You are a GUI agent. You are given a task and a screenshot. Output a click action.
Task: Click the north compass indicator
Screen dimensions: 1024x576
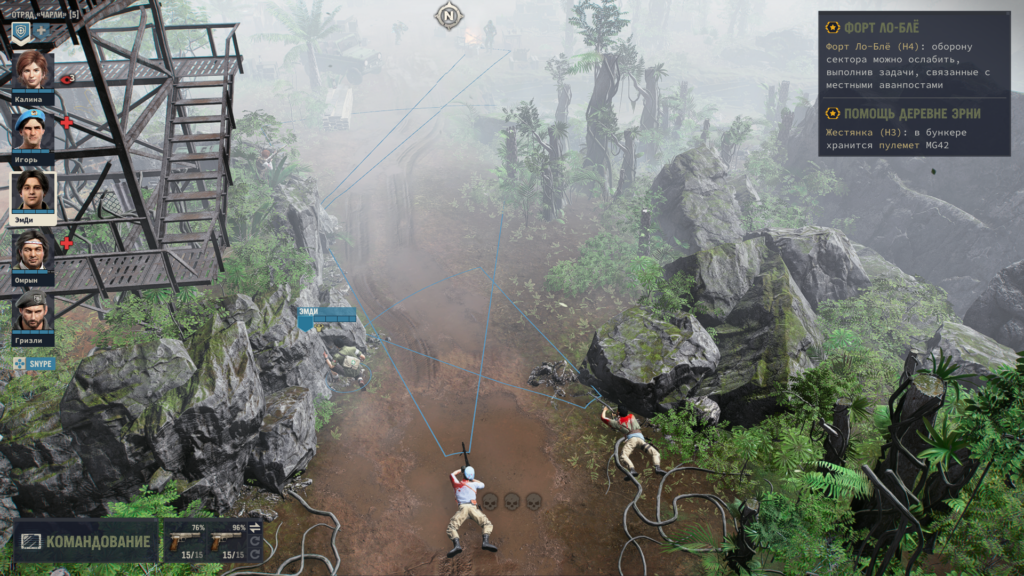click(449, 15)
